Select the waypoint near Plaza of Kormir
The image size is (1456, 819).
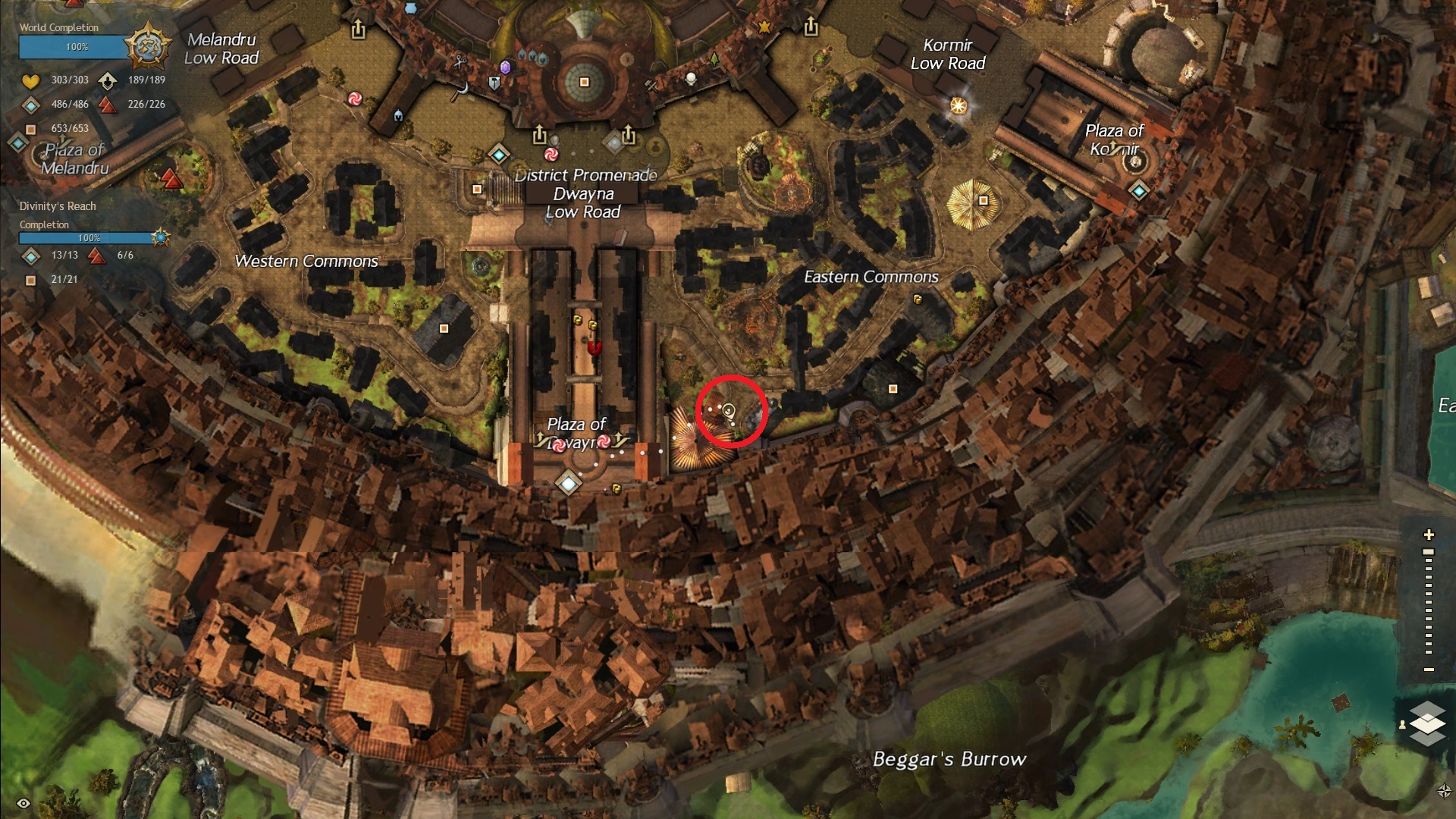pos(1138,191)
